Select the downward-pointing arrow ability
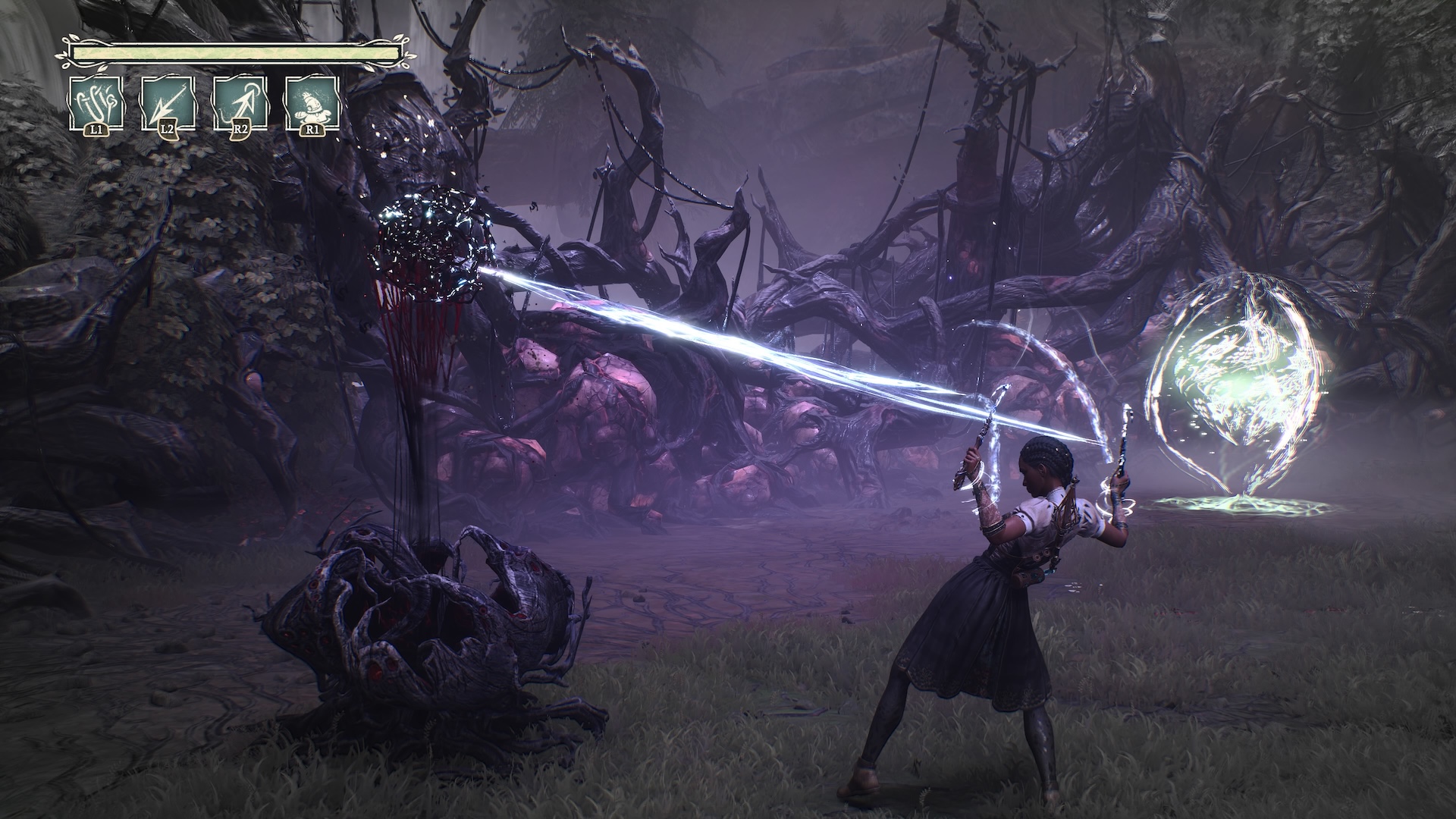Screen dimensions: 1456x819 point(168,103)
